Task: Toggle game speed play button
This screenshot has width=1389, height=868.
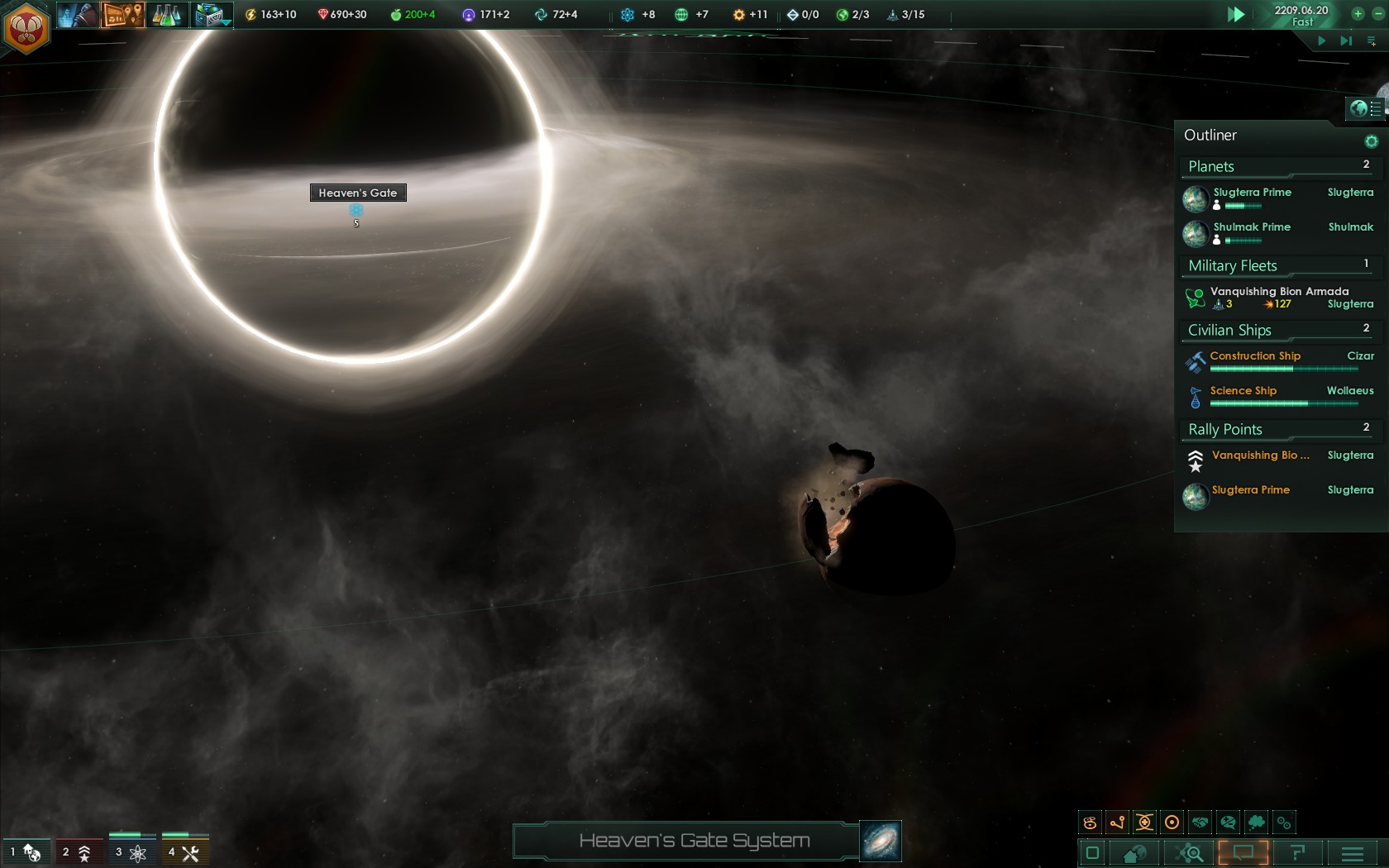Action: (x=1236, y=14)
